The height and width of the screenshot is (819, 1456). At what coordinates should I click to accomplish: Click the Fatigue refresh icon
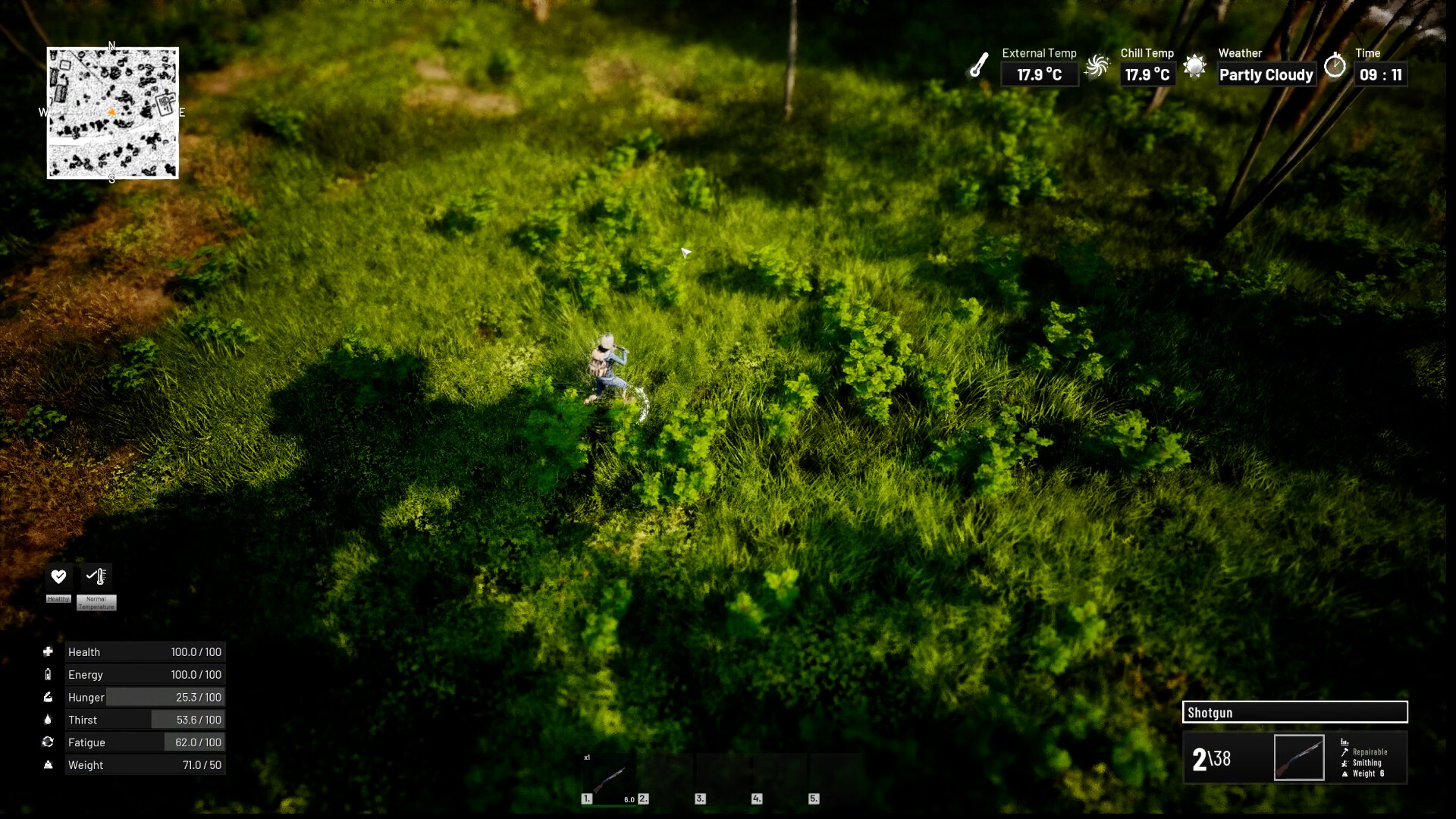click(x=49, y=742)
